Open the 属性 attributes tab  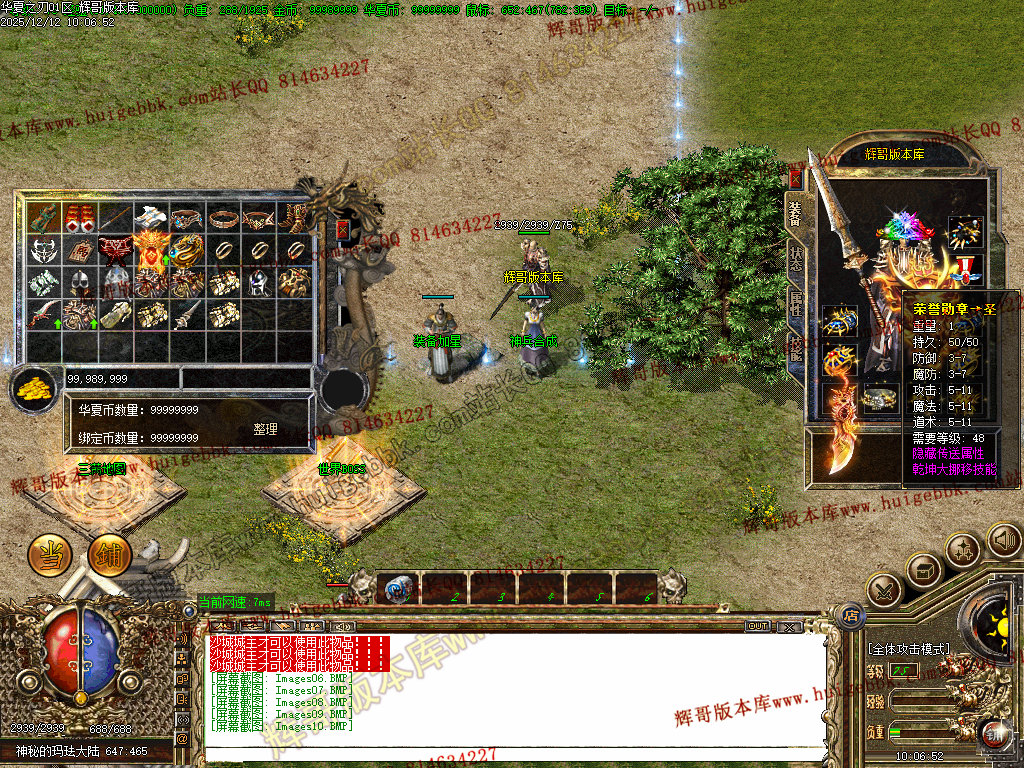[x=796, y=303]
